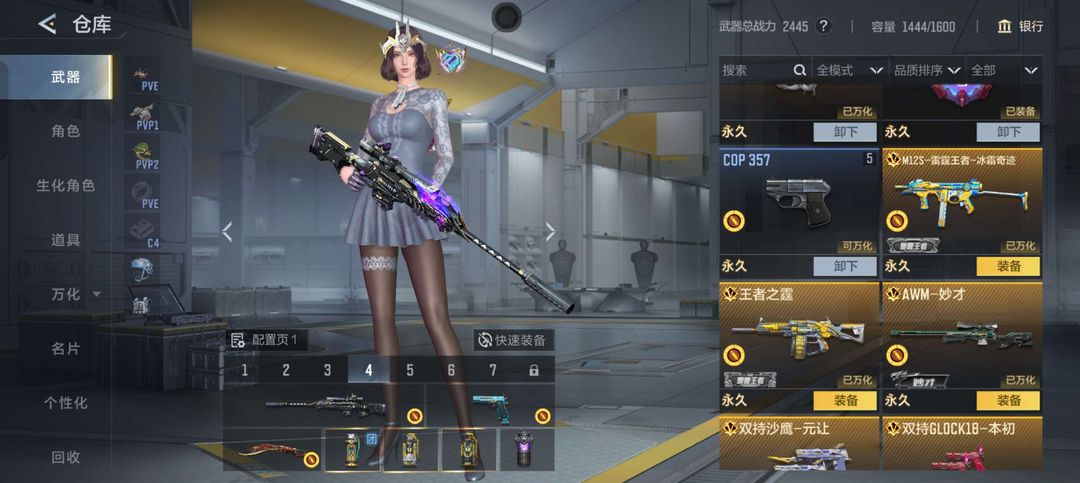Unequip the COP 357 with 卸下

click(x=845, y=266)
